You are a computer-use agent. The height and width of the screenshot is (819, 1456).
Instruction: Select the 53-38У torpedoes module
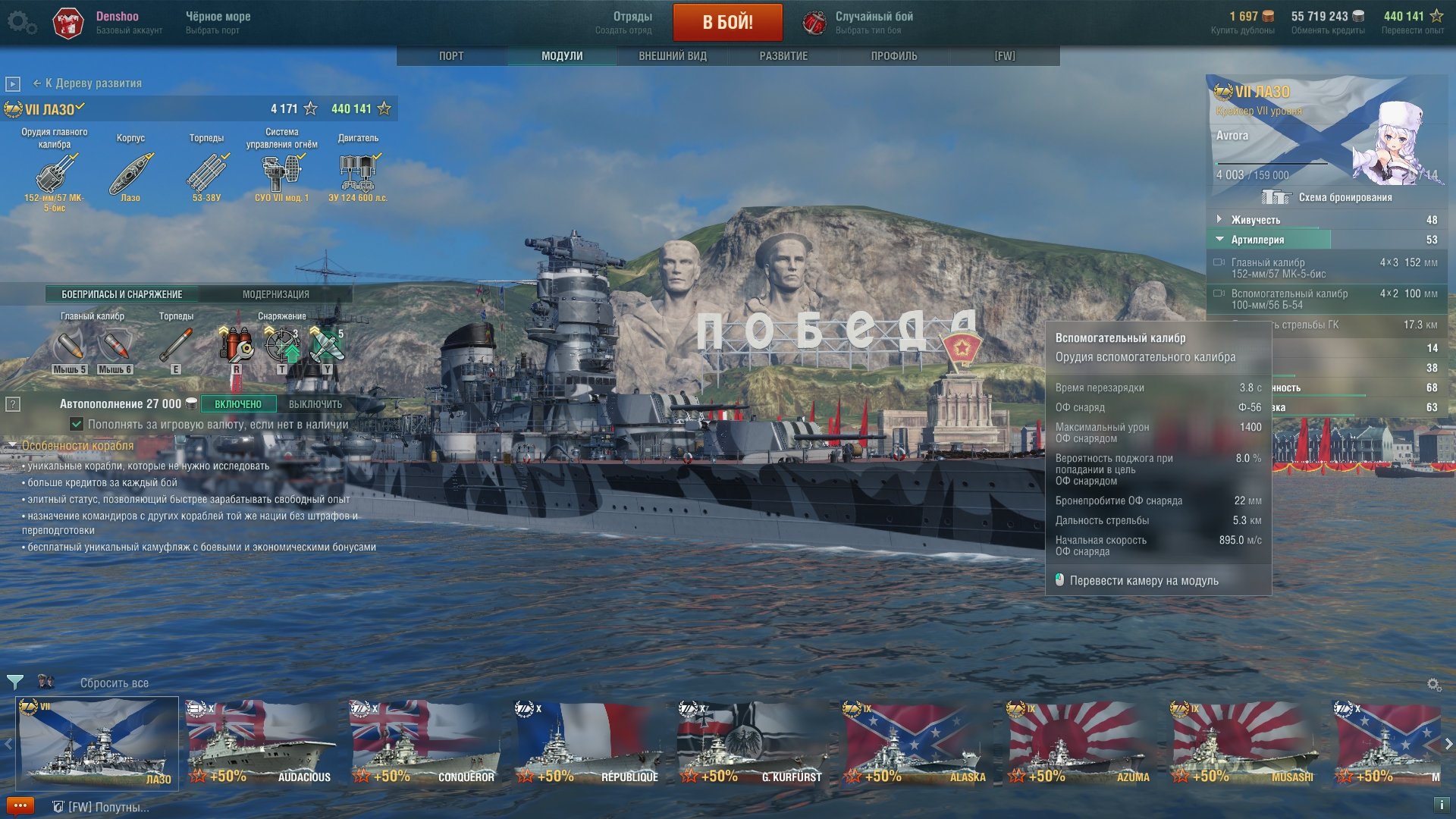point(206,173)
